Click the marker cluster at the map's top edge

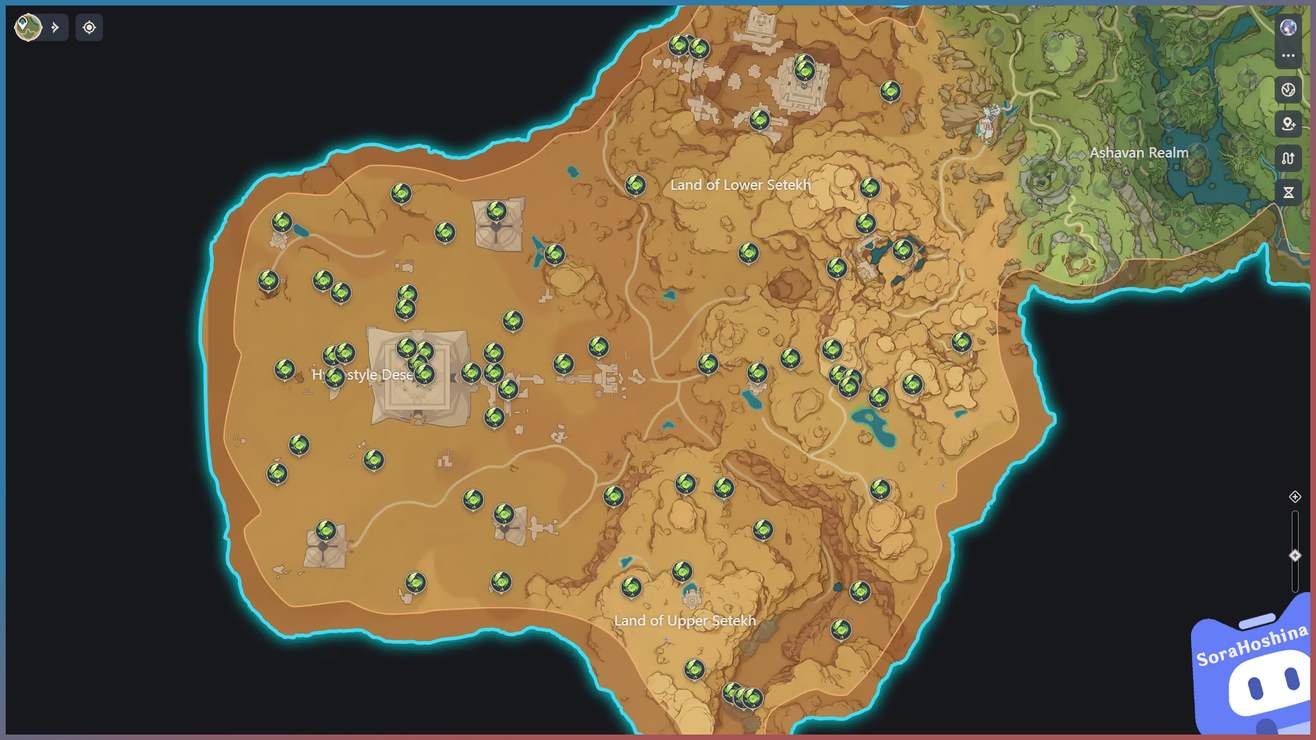click(x=690, y=45)
